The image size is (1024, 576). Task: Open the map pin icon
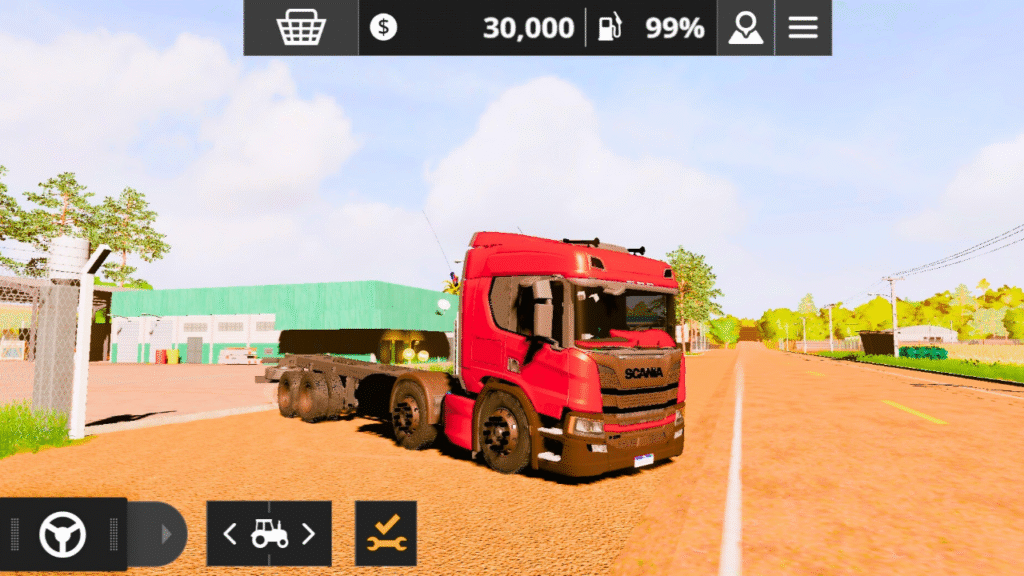click(x=745, y=27)
